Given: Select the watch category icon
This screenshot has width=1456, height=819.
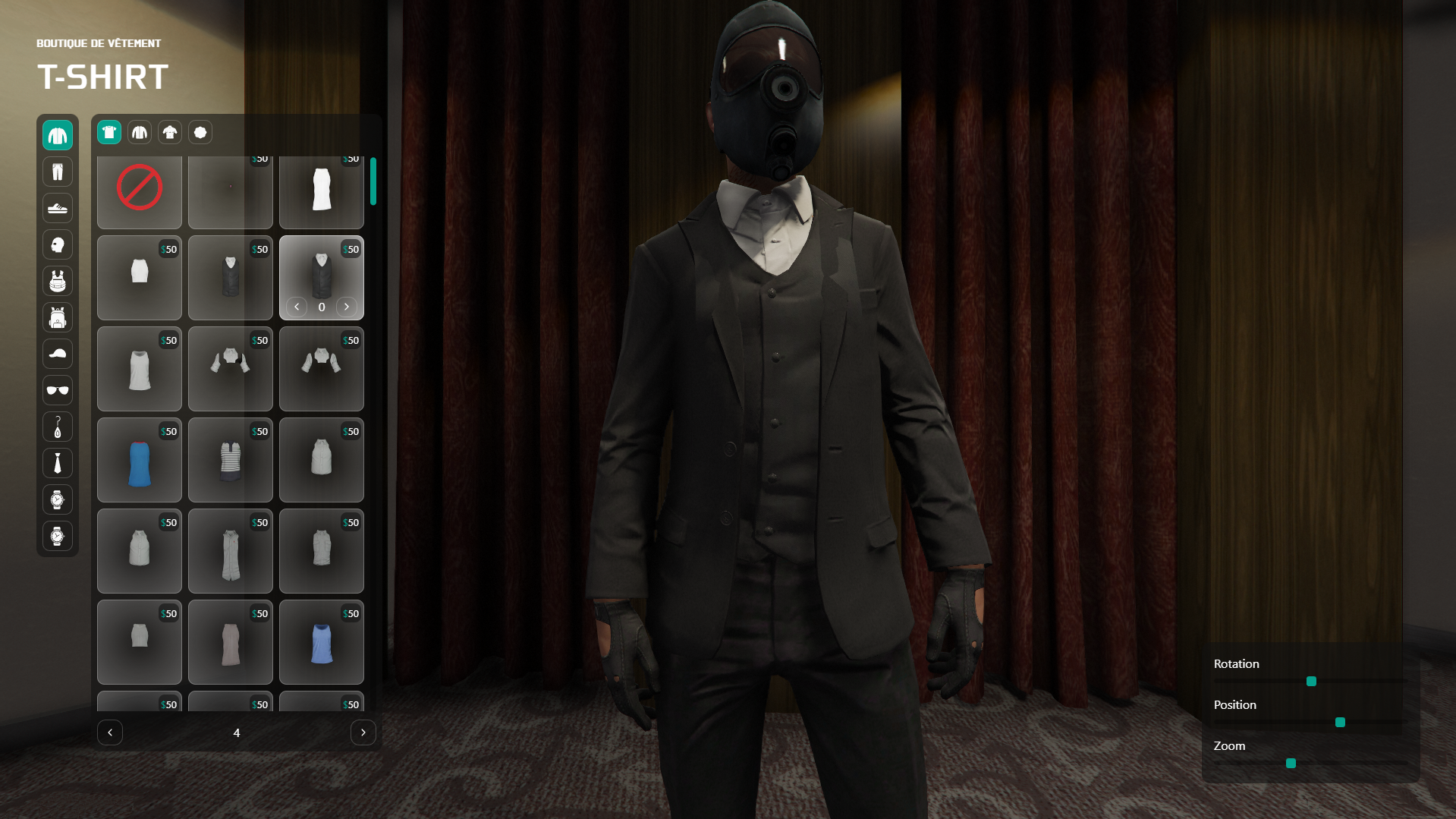Looking at the screenshot, I should (x=58, y=499).
